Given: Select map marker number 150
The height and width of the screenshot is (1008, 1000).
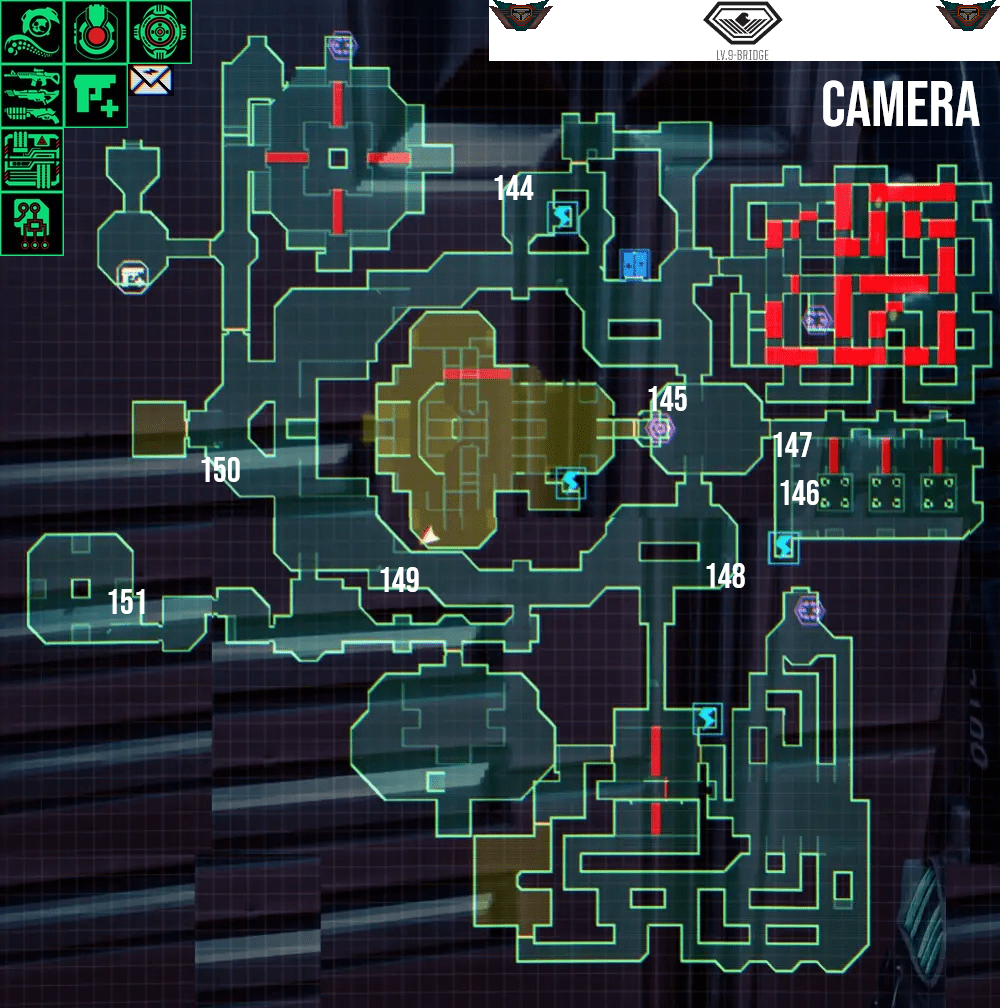Looking at the screenshot, I should pyautogui.click(x=220, y=470).
